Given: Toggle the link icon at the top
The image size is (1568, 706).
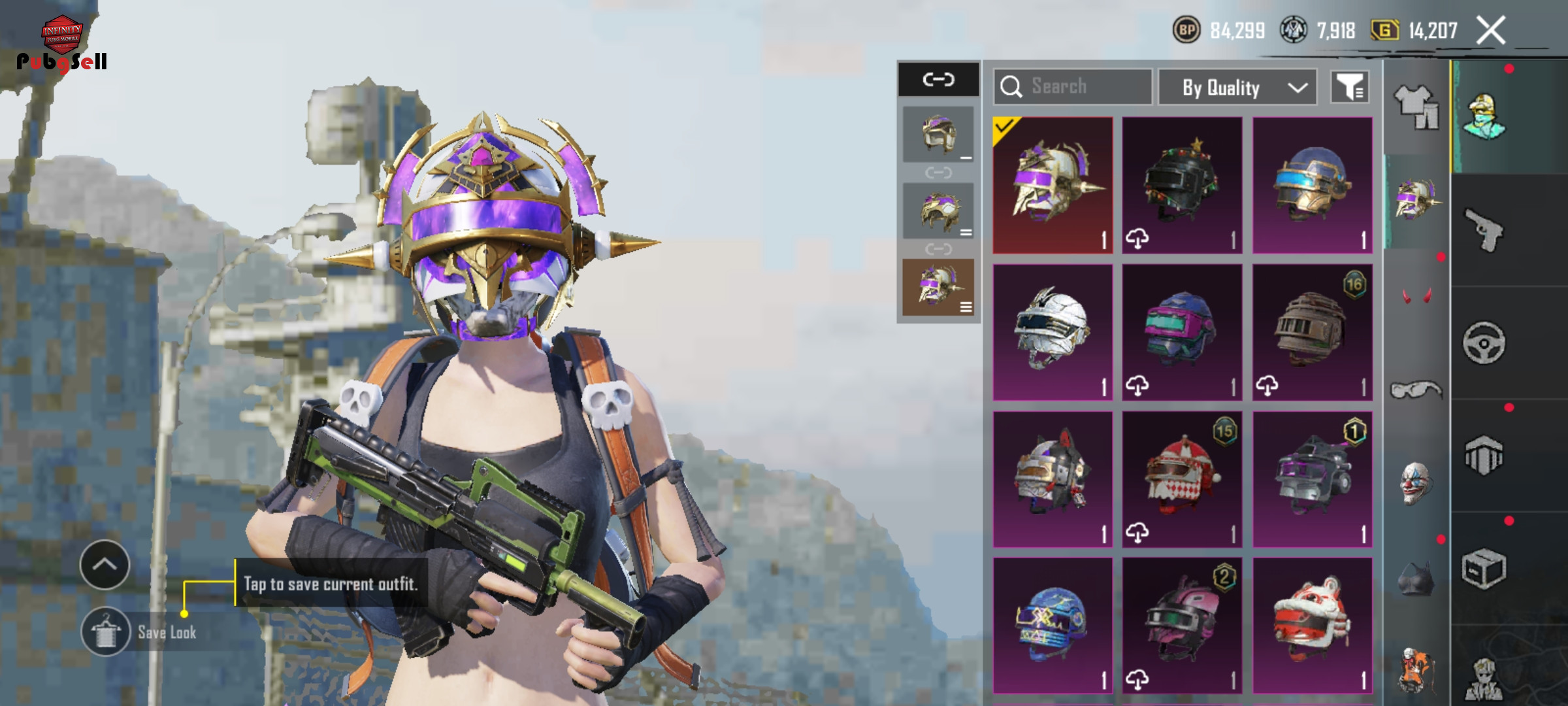Looking at the screenshot, I should click(938, 80).
